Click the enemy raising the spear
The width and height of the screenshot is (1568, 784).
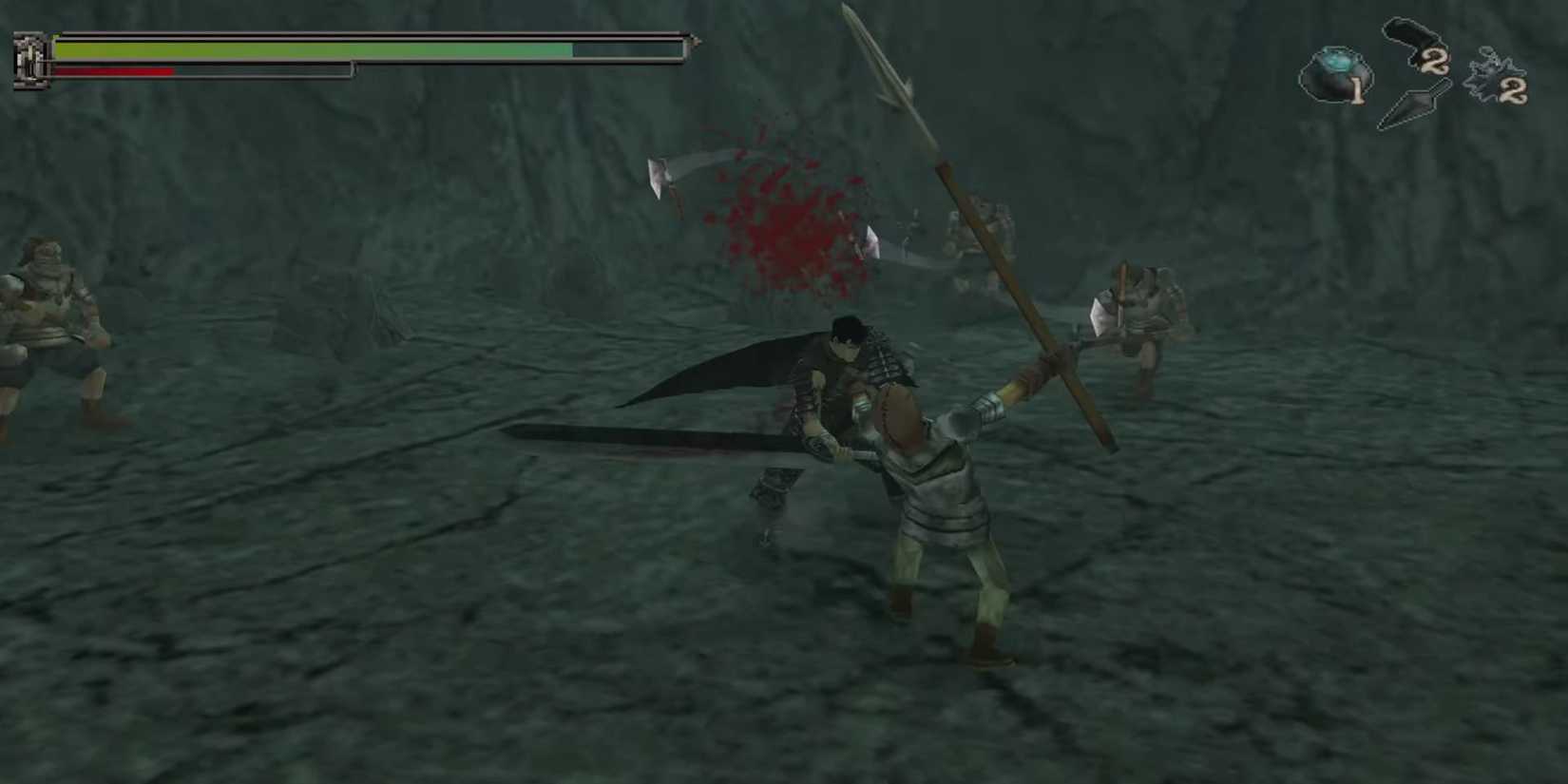coord(941,494)
